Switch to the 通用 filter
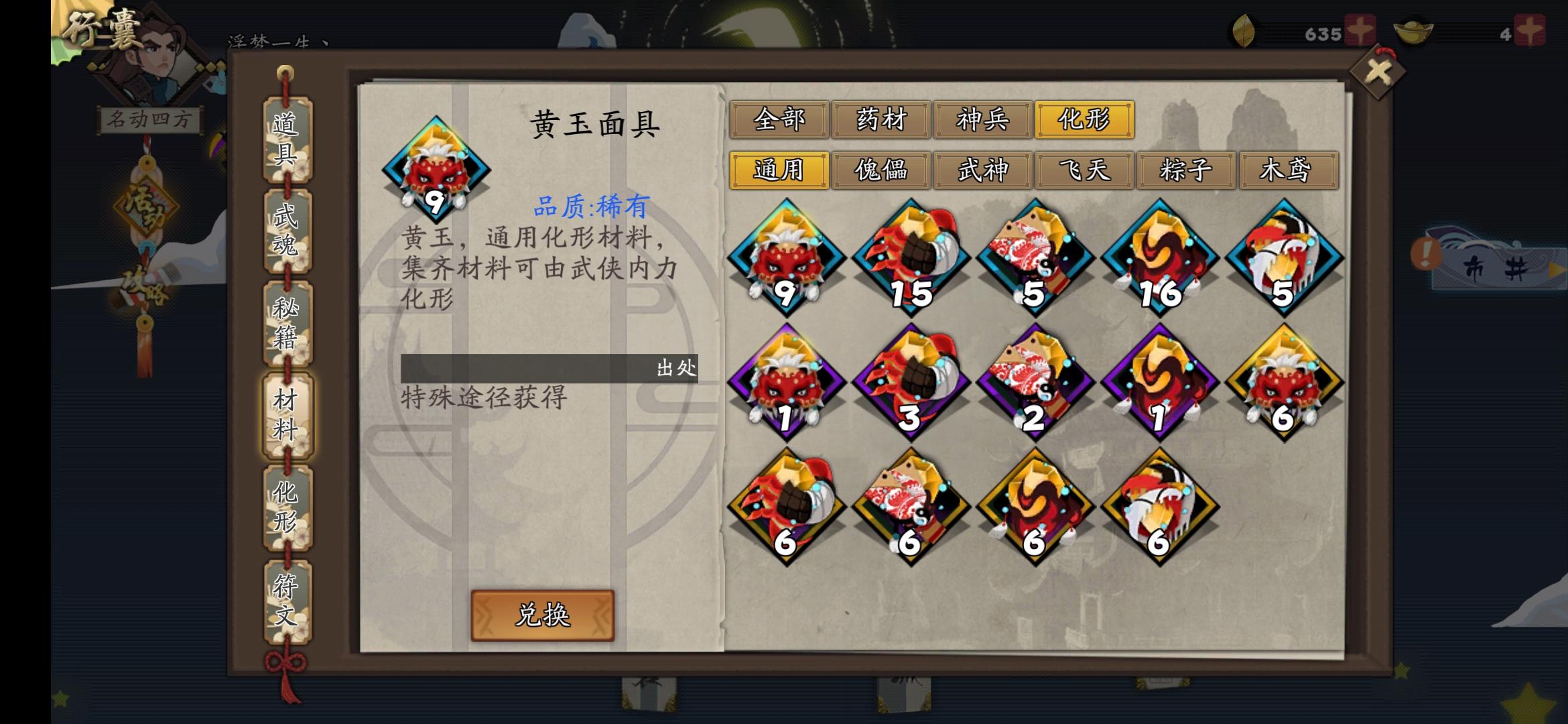 coord(781,171)
